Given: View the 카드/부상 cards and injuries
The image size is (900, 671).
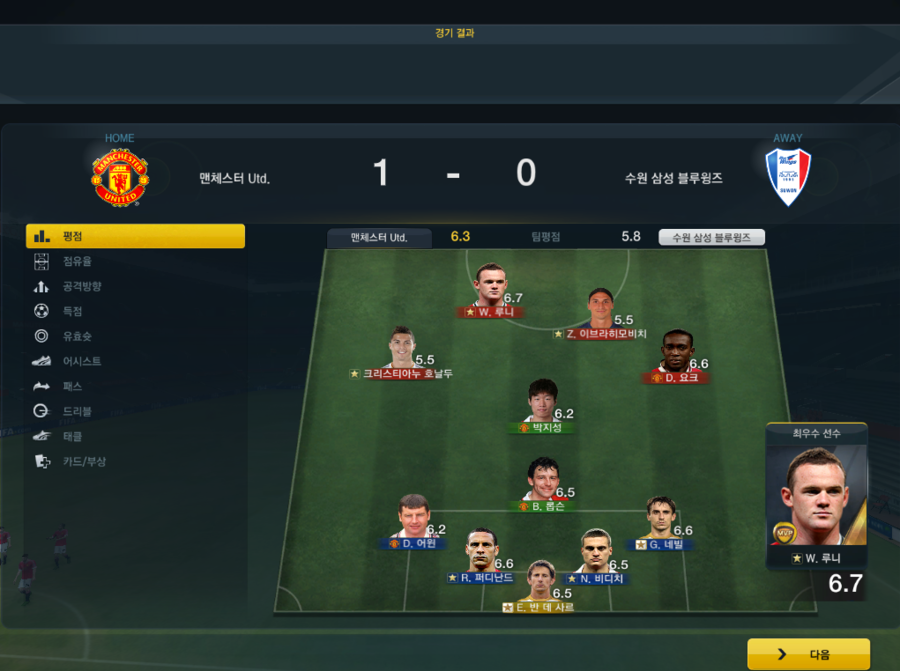Looking at the screenshot, I should click(83, 461).
